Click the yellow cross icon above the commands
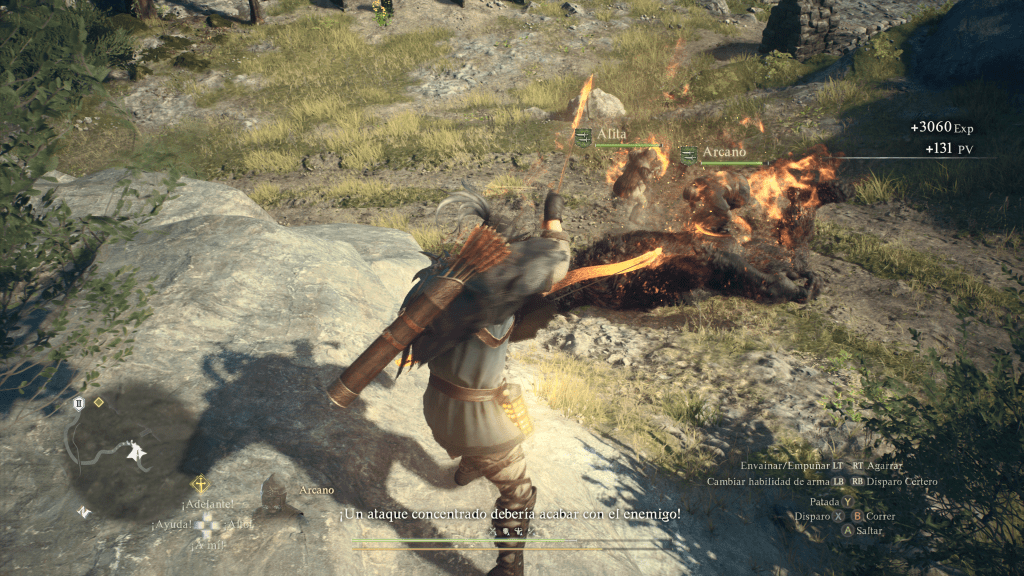The width and height of the screenshot is (1024, 576). click(200, 485)
